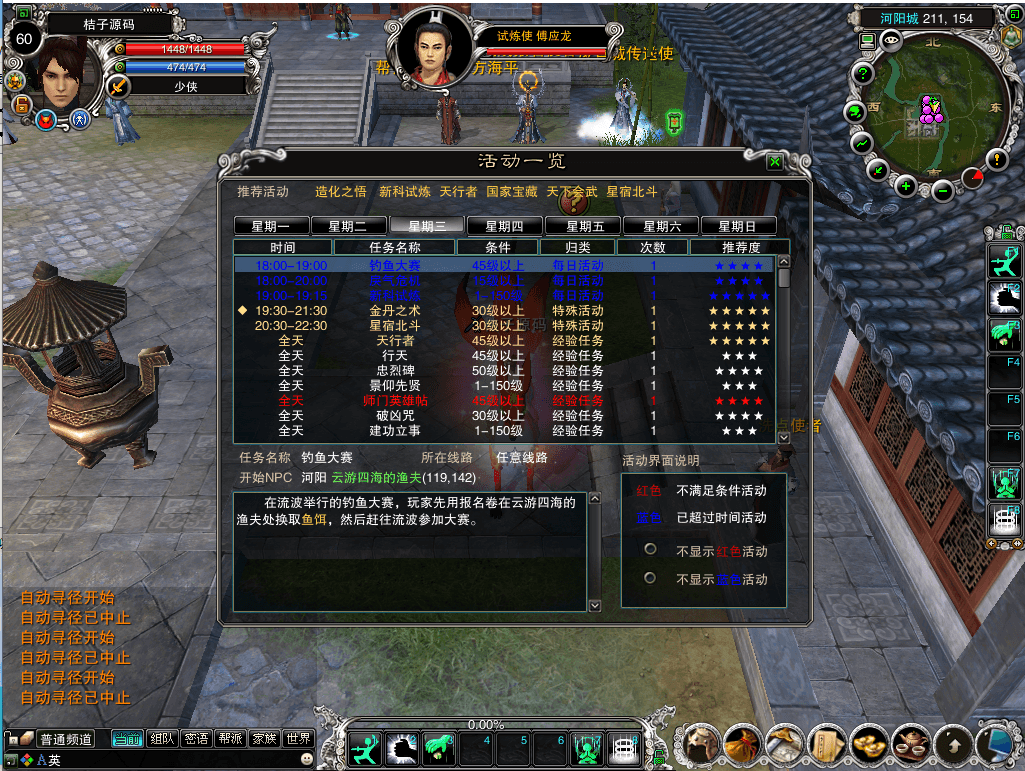Open the 普通频道 channel selector
Viewport: 1025px width, 771px height.
click(66, 740)
